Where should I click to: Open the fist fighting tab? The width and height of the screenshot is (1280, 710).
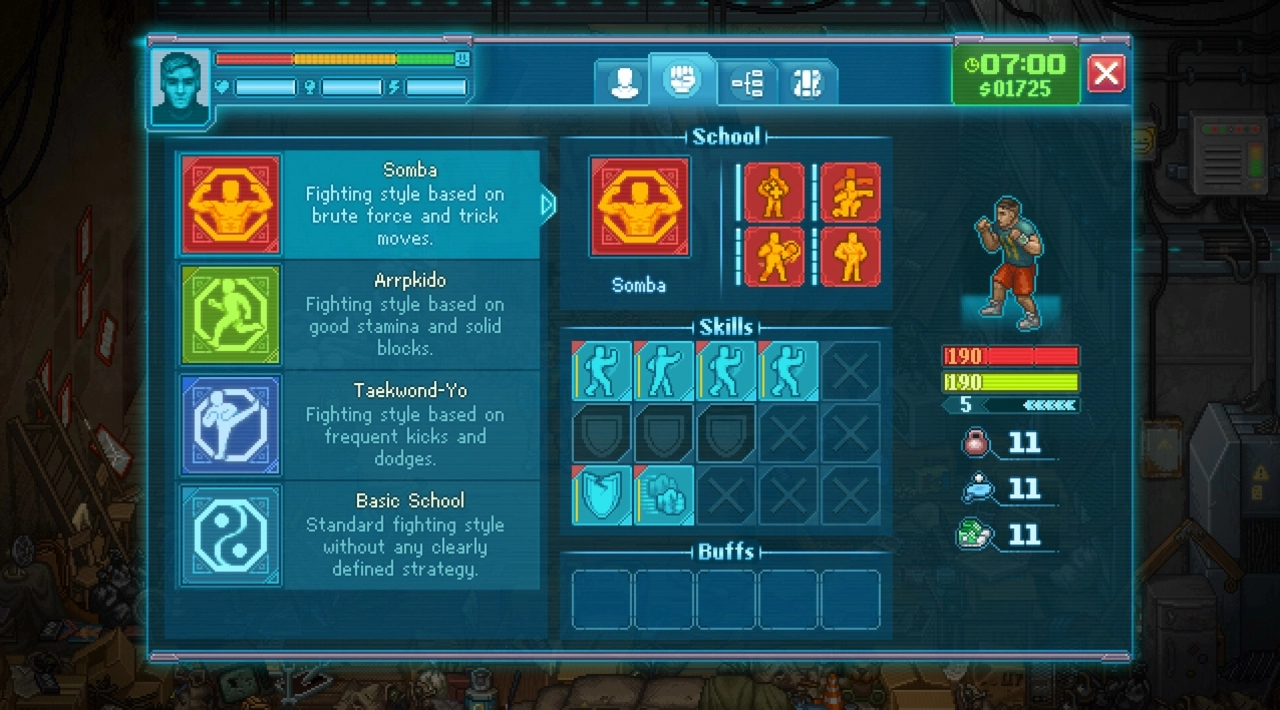click(683, 80)
